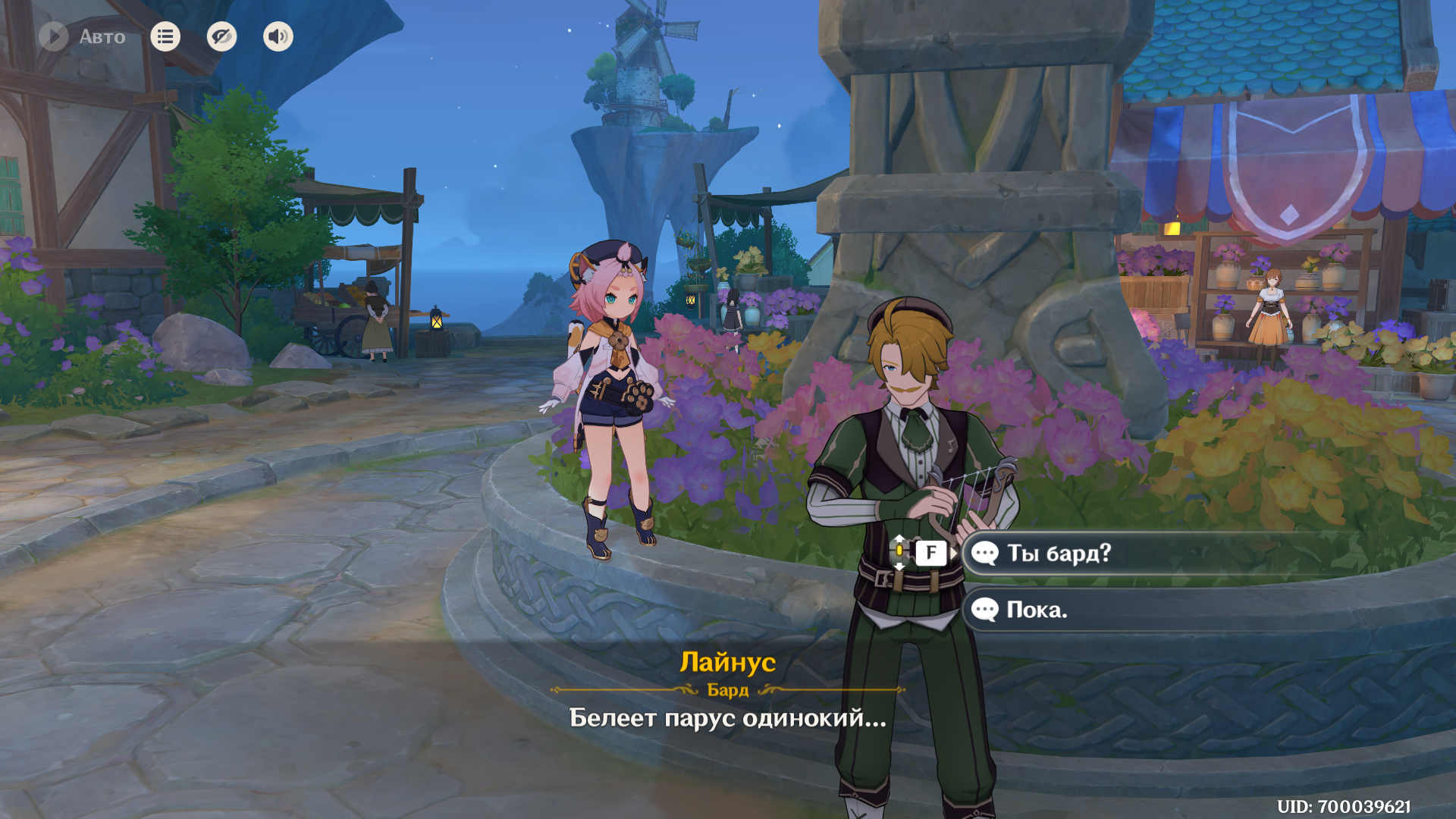Open the dialogue history log icon
Viewport: 1456px width, 819px height.
coord(165,36)
